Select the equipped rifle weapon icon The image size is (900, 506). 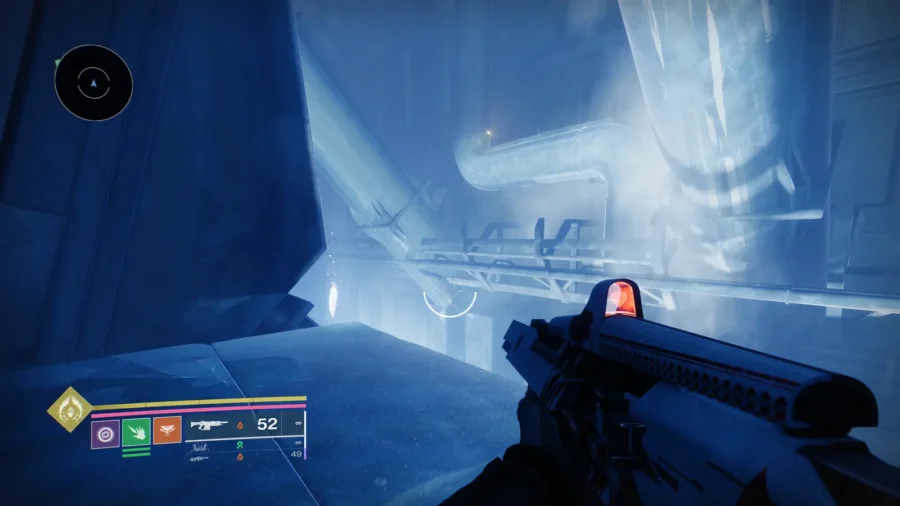point(210,425)
